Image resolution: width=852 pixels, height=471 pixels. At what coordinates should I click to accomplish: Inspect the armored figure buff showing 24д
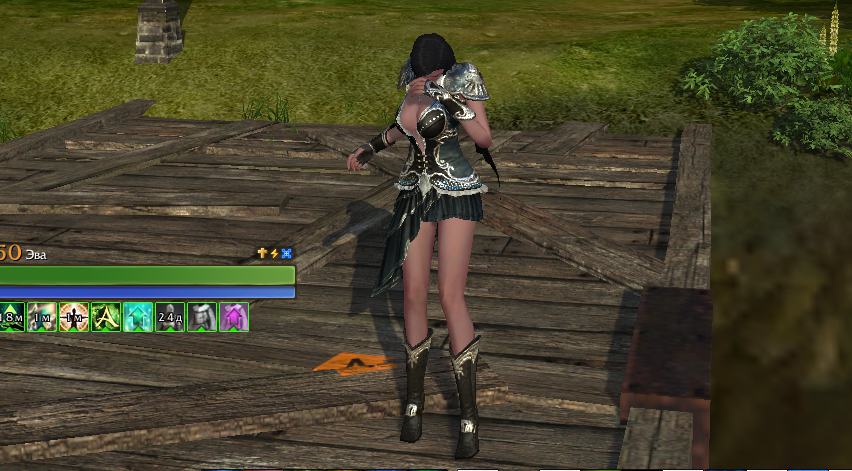tap(170, 317)
